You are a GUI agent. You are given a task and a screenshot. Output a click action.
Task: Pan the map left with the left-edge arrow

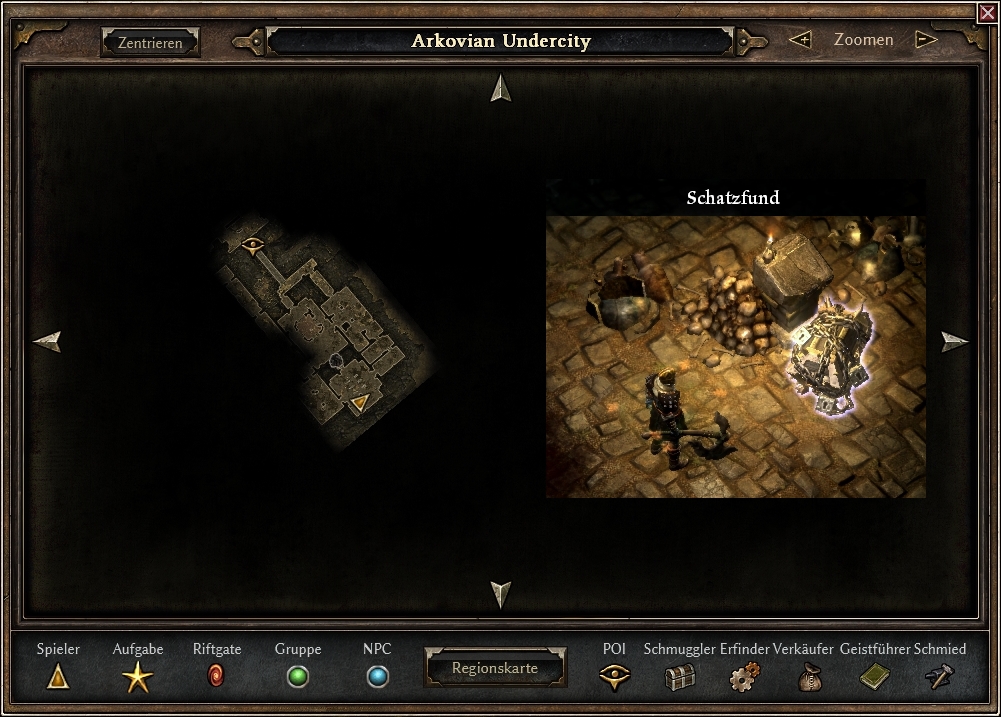pos(47,342)
